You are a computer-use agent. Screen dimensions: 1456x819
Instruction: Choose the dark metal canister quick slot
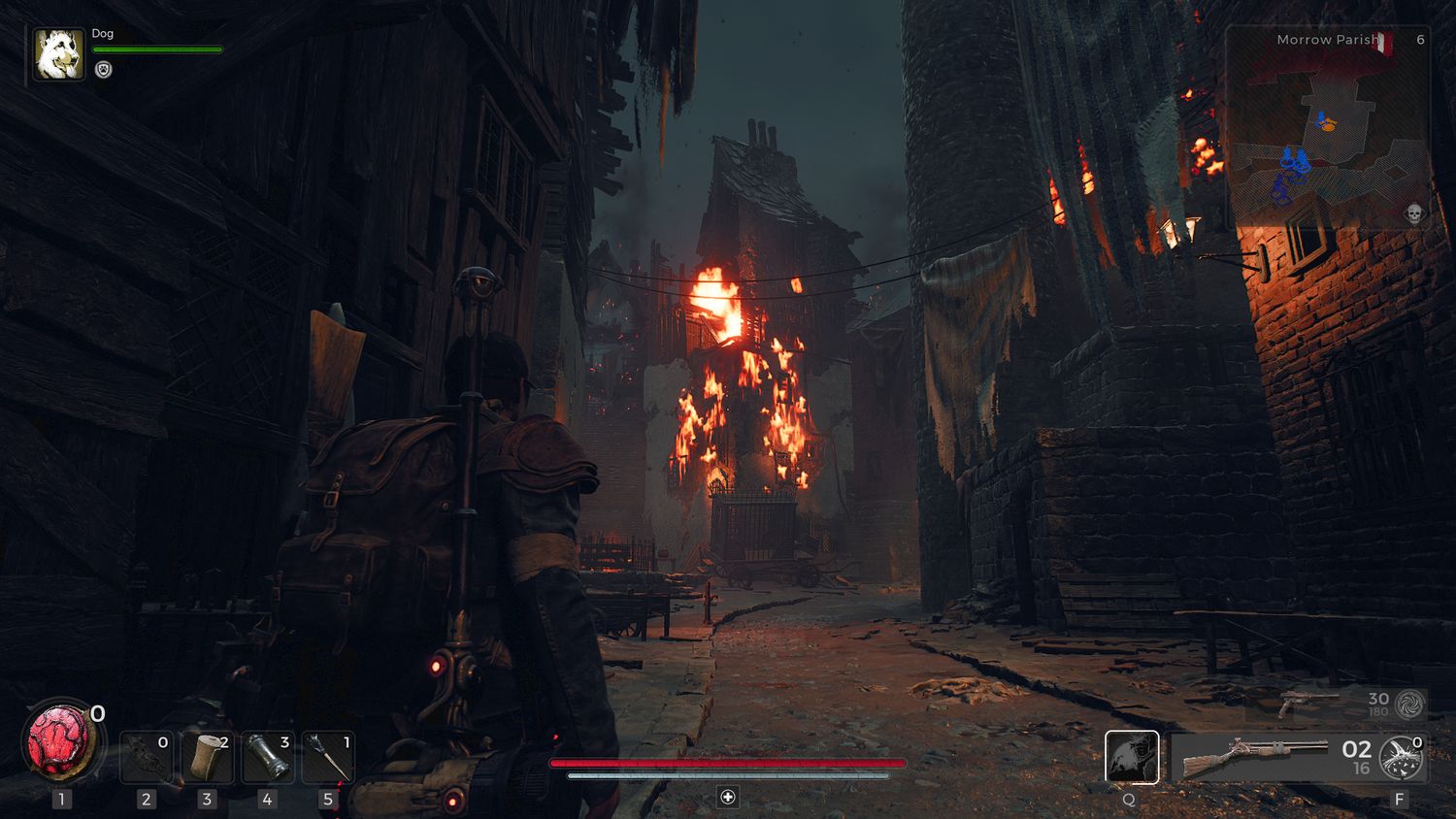(x=267, y=758)
